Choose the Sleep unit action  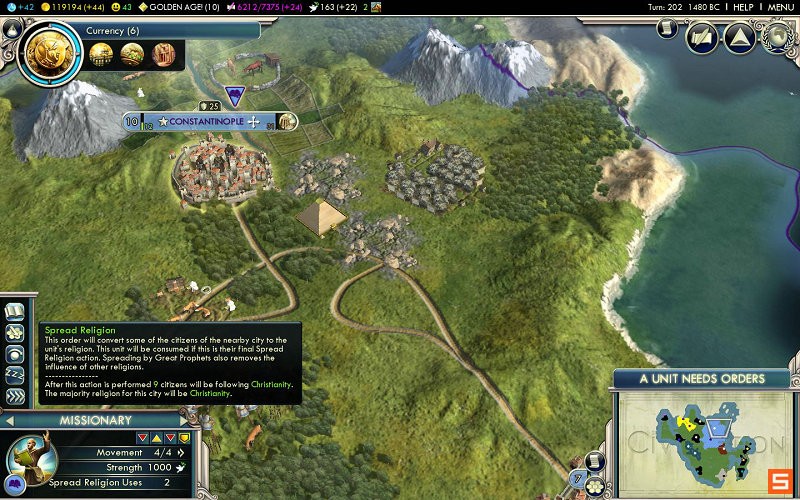[x=15, y=375]
